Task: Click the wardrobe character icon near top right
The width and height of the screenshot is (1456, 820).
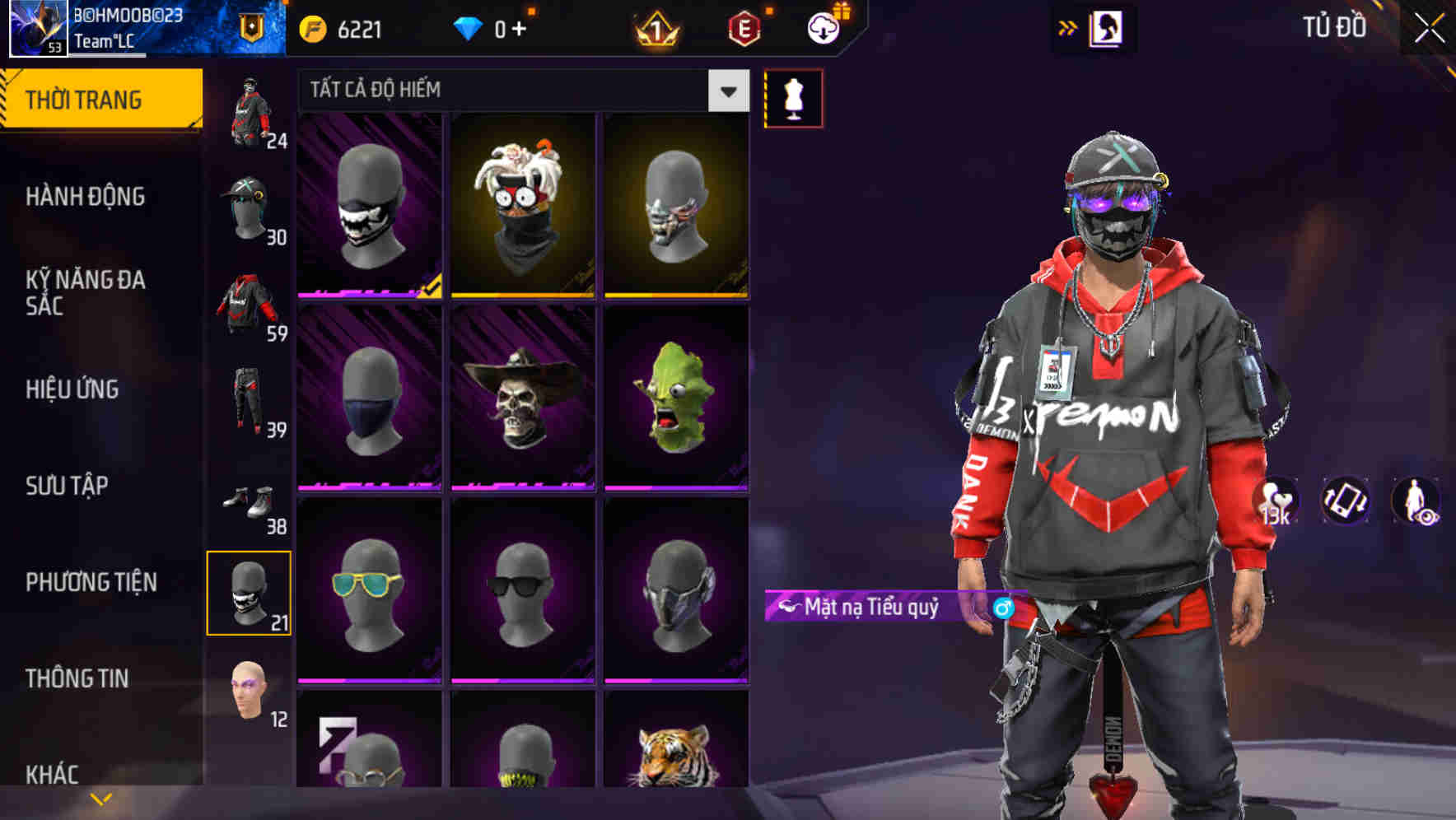Action: [1108, 26]
